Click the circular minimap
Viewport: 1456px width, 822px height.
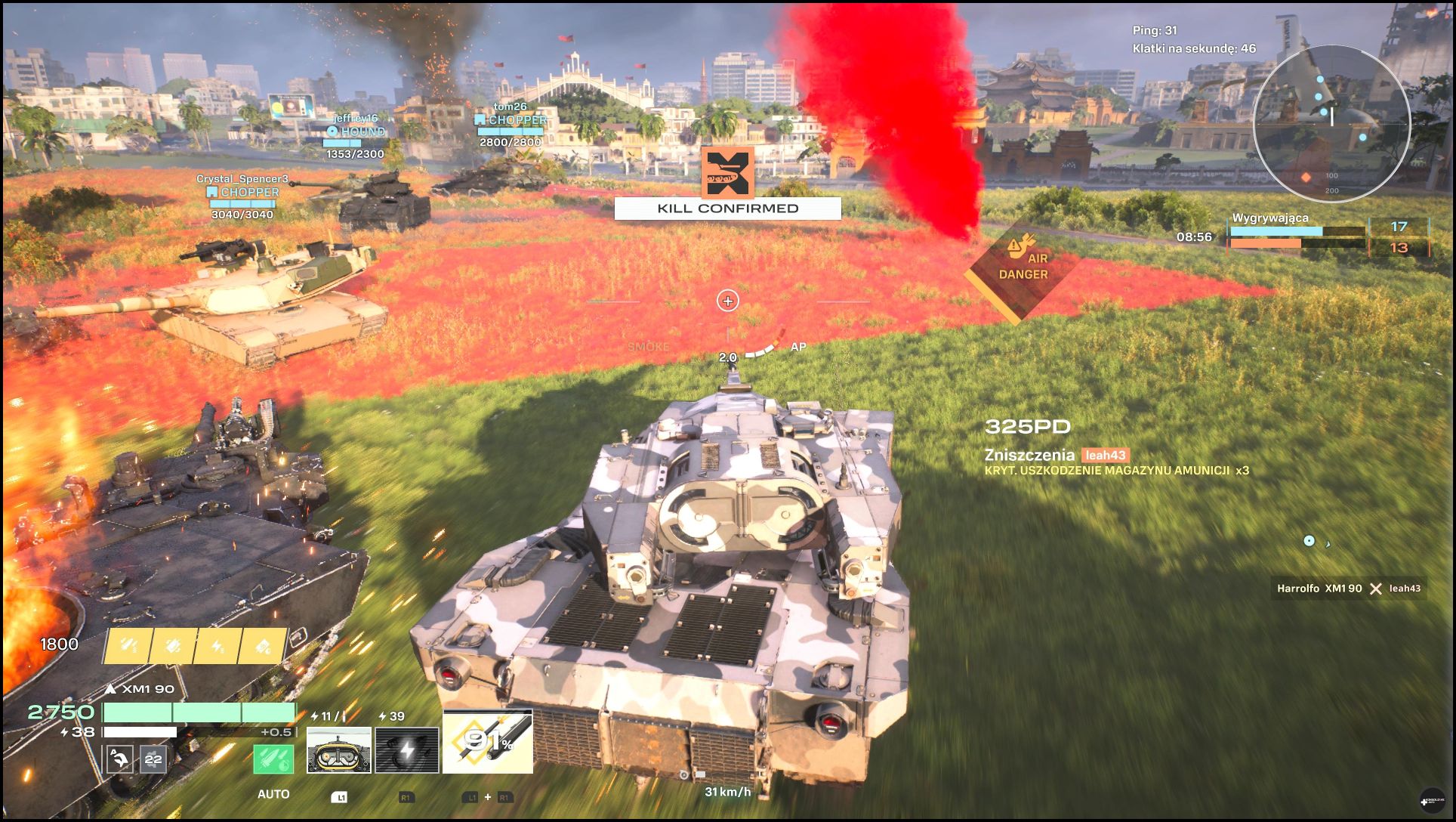[1331, 122]
